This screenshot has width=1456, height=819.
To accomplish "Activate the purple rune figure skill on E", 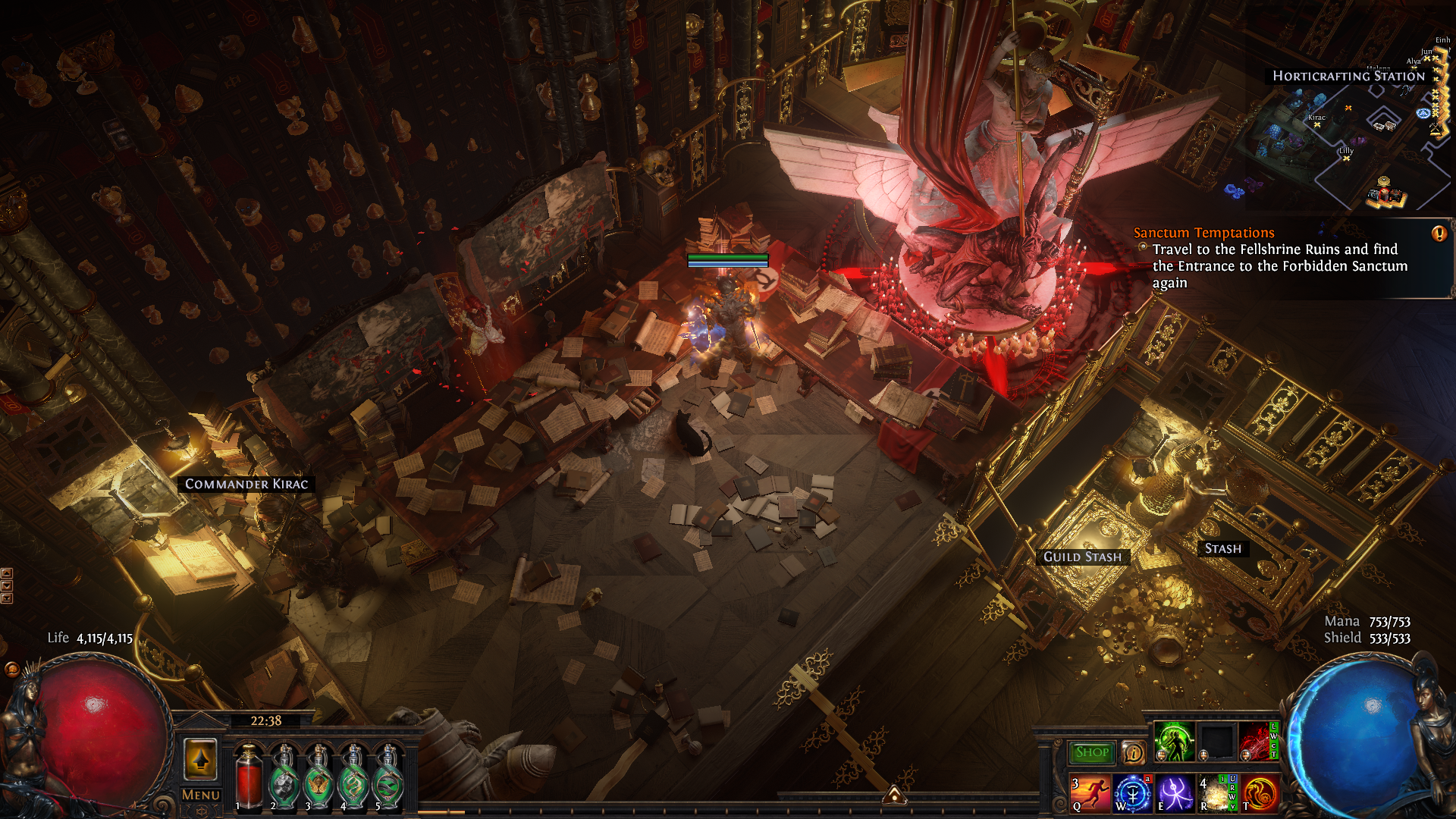I will [1175, 793].
